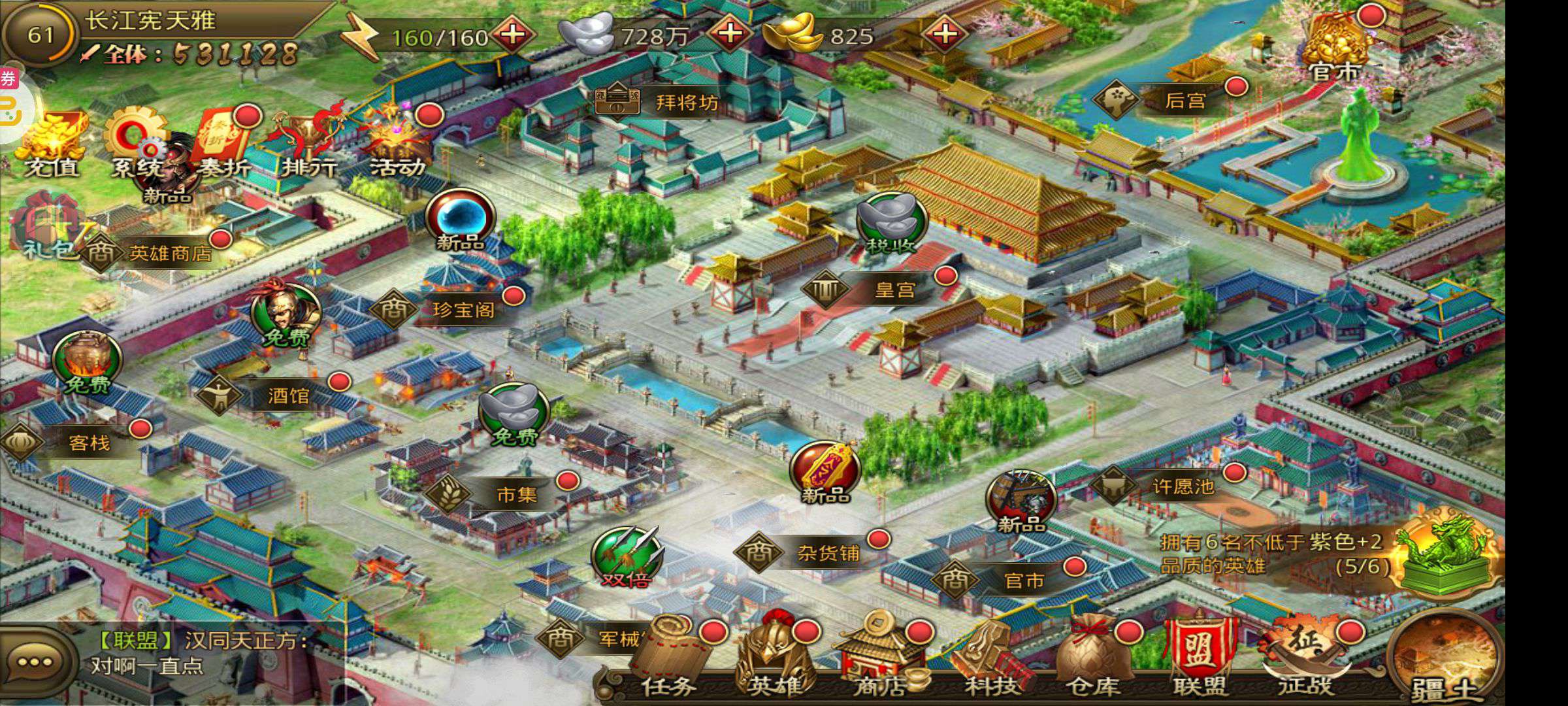Open the 英雄 heroes menu
The width and height of the screenshot is (1568, 706).
(776, 657)
